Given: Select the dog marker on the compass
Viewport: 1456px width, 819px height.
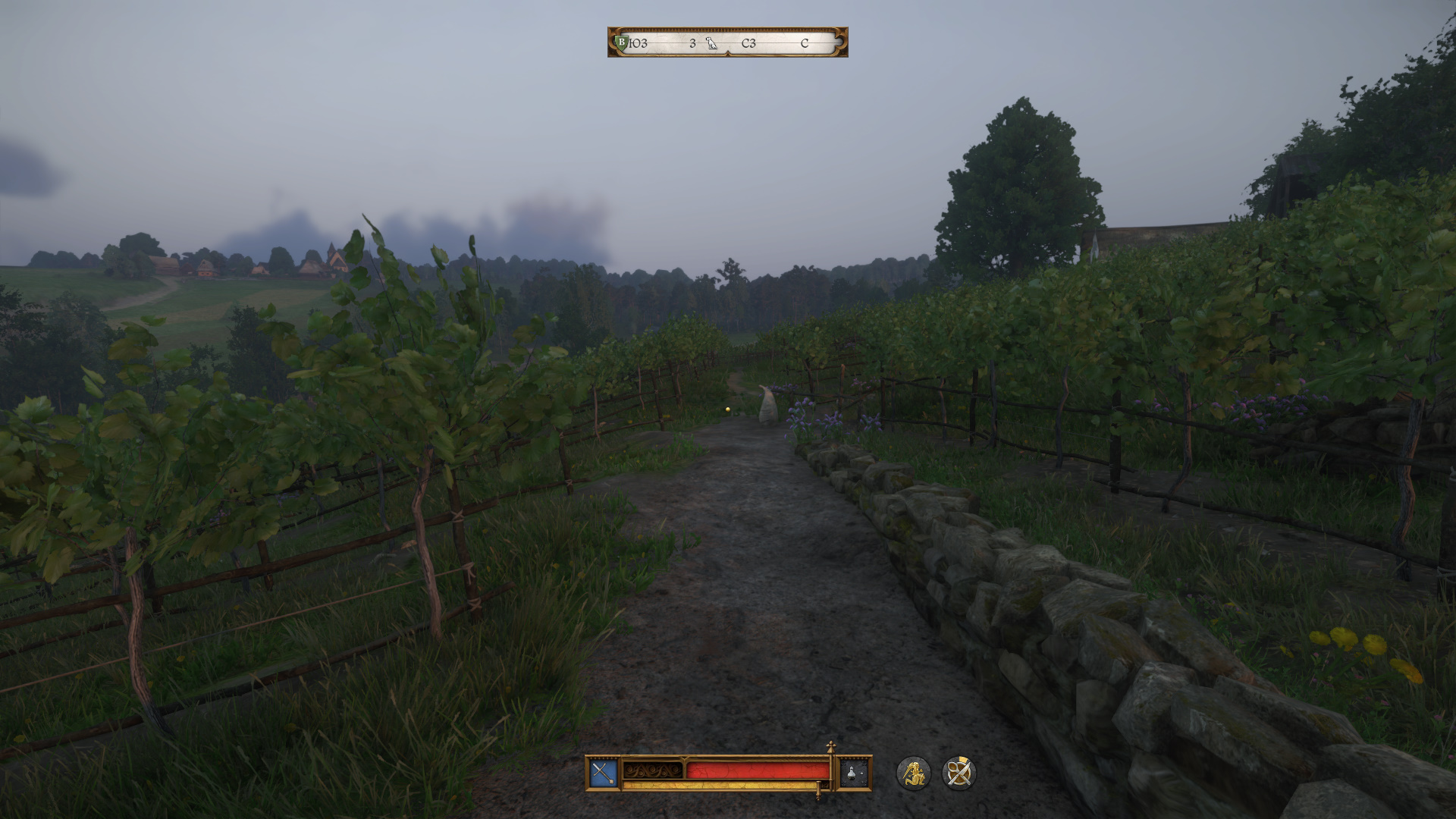Looking at the screenshot, I should 711,43.
